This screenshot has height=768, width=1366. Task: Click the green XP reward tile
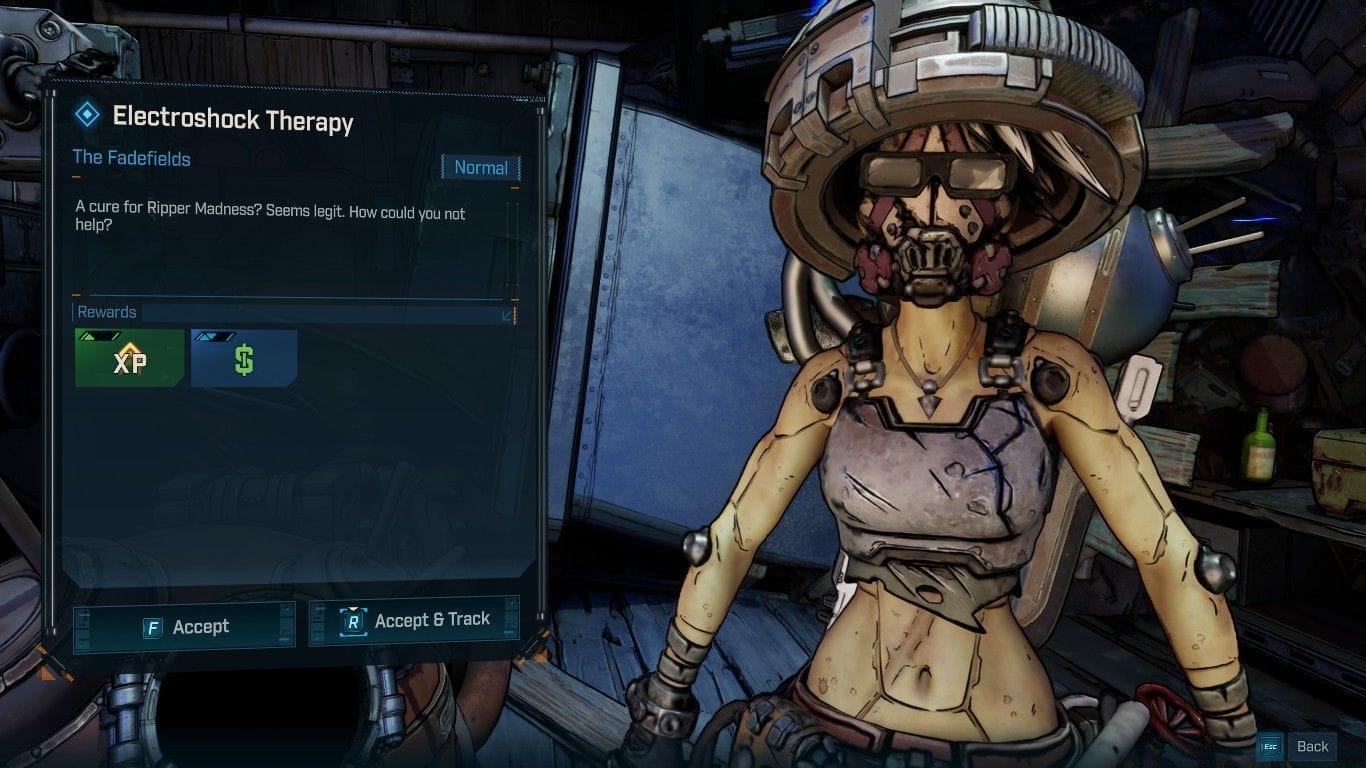tap(128, 358)
